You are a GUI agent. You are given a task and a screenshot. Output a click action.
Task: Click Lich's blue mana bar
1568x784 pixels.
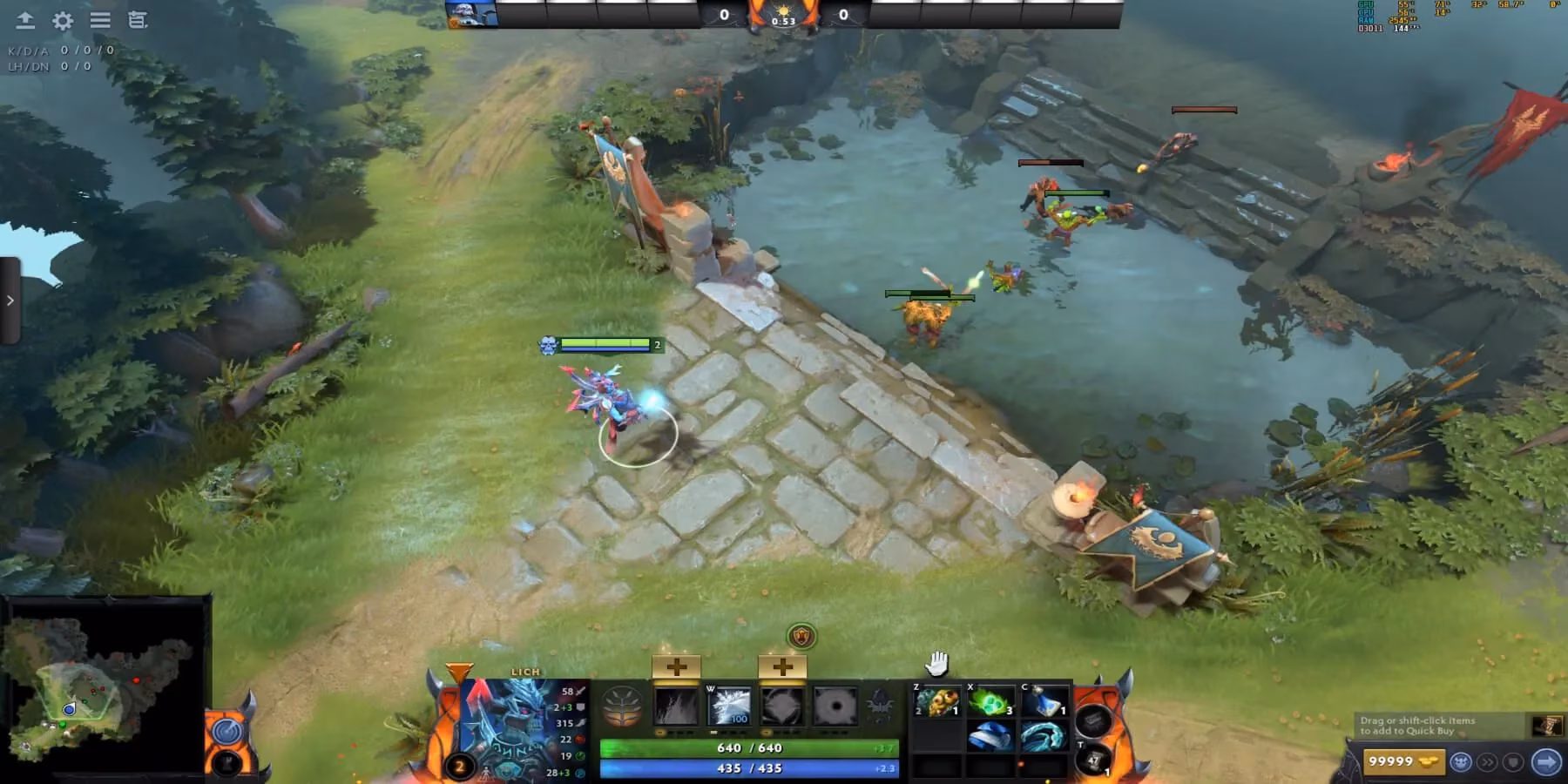coord(749,769)
